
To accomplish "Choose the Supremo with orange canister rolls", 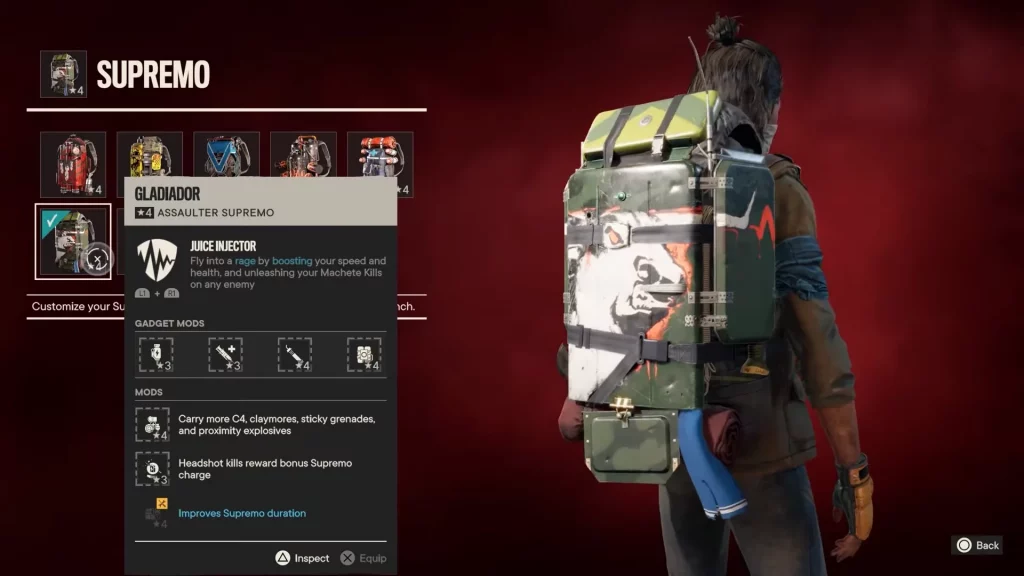I will 380,164.
